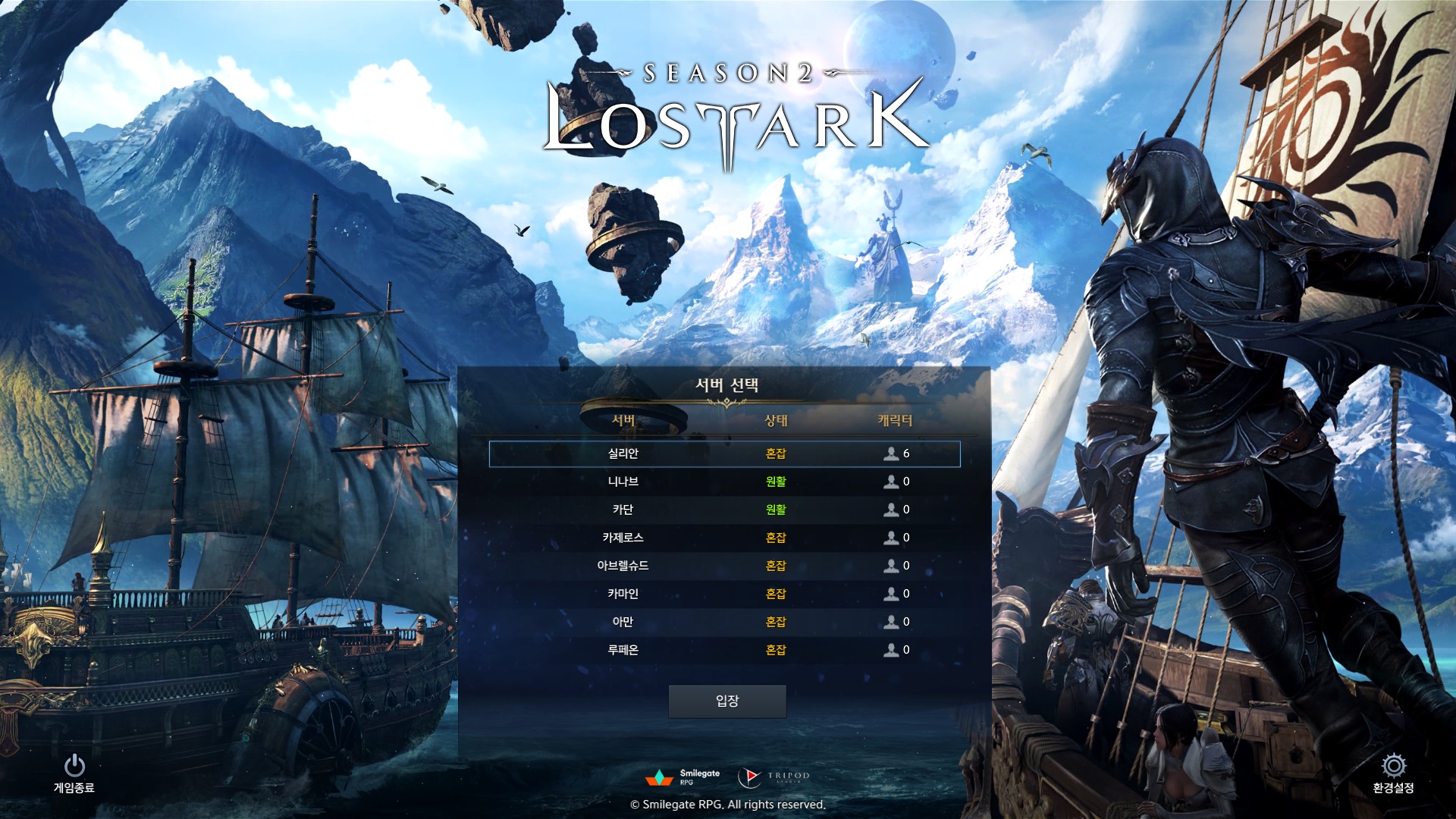
Task: Pick the 아만 server row
Action: (724, 622)
